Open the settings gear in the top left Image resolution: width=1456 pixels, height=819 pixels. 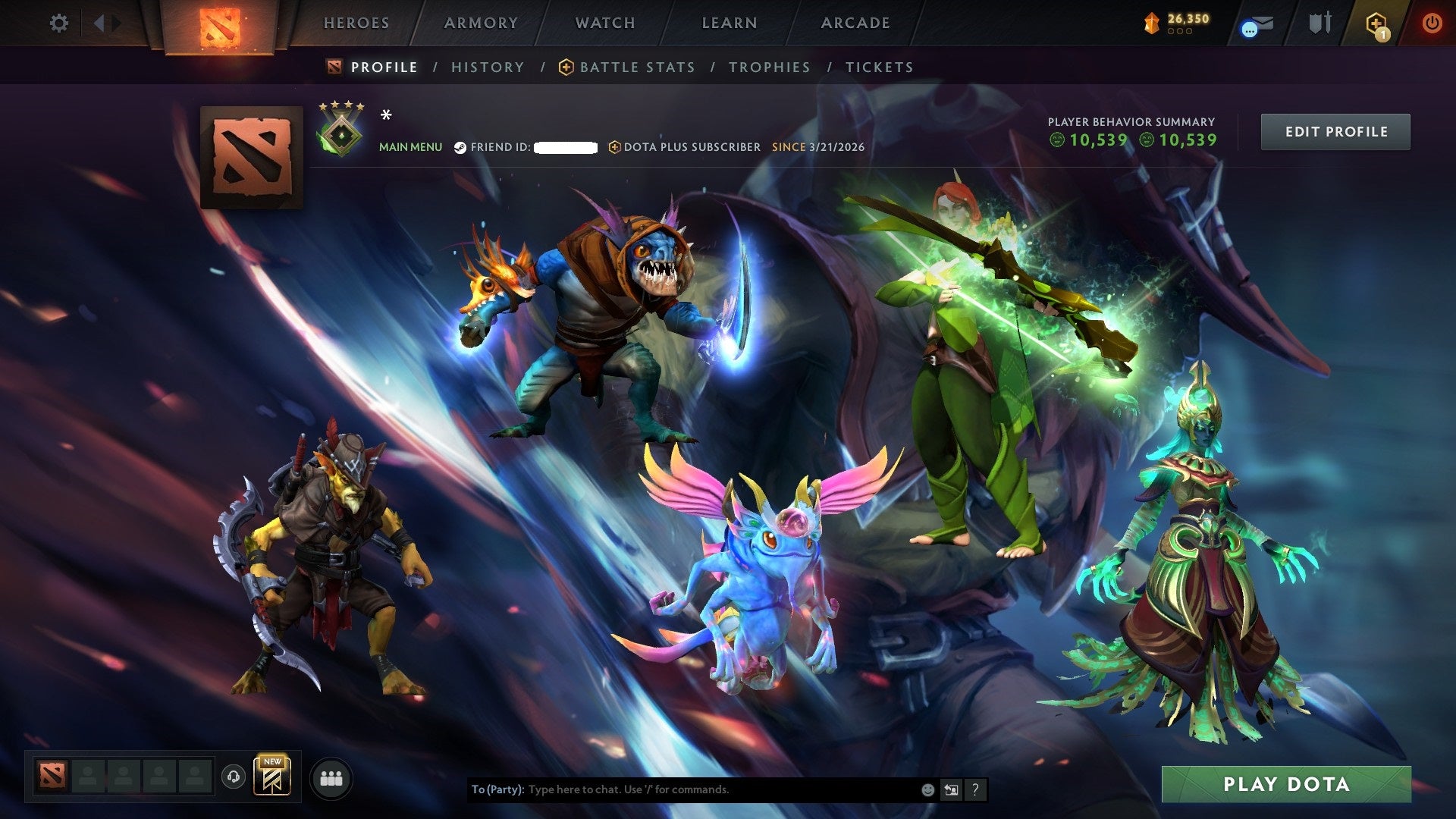[x=58, y=23]
